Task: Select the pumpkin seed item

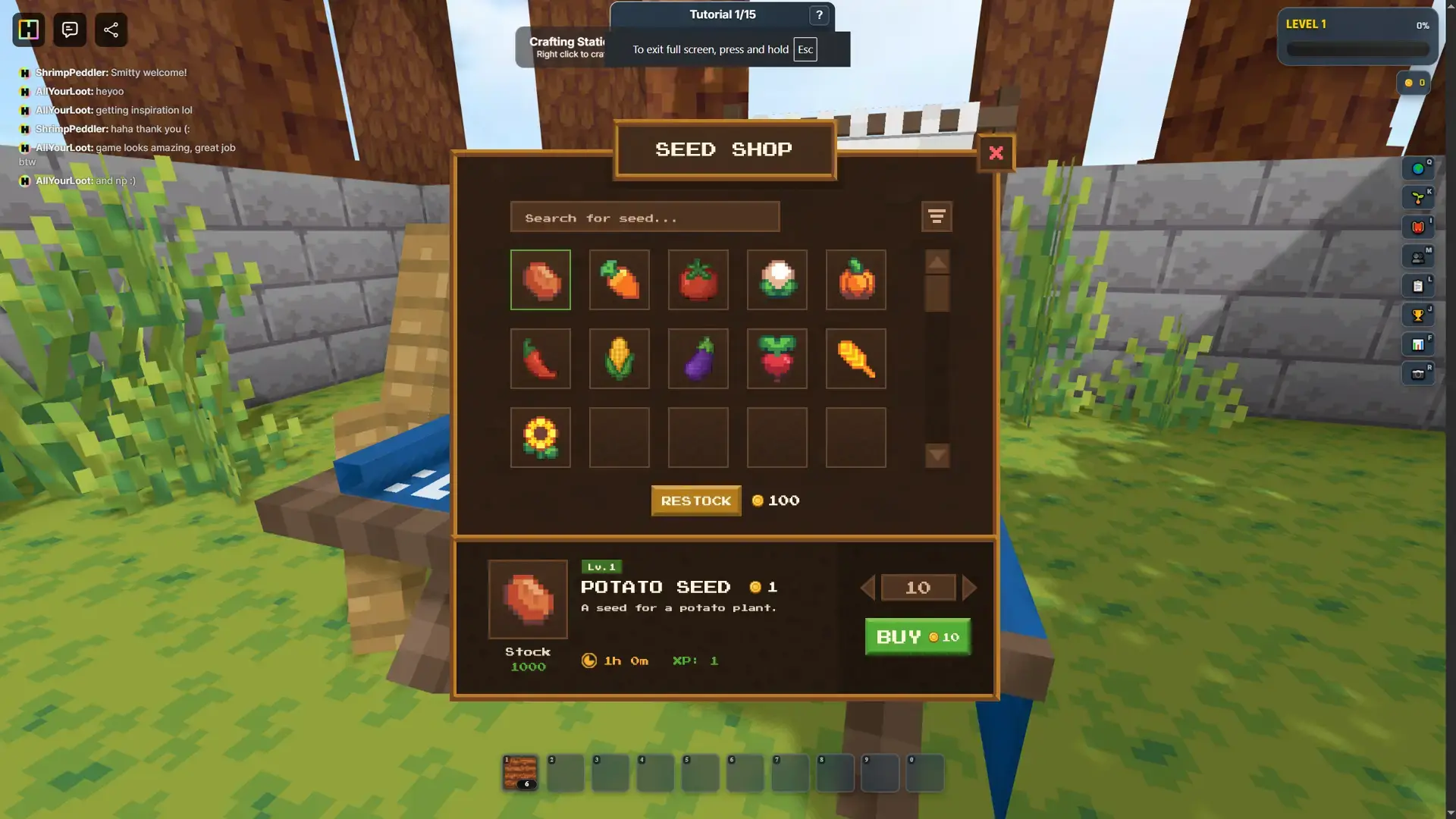Action: (855, 280)
